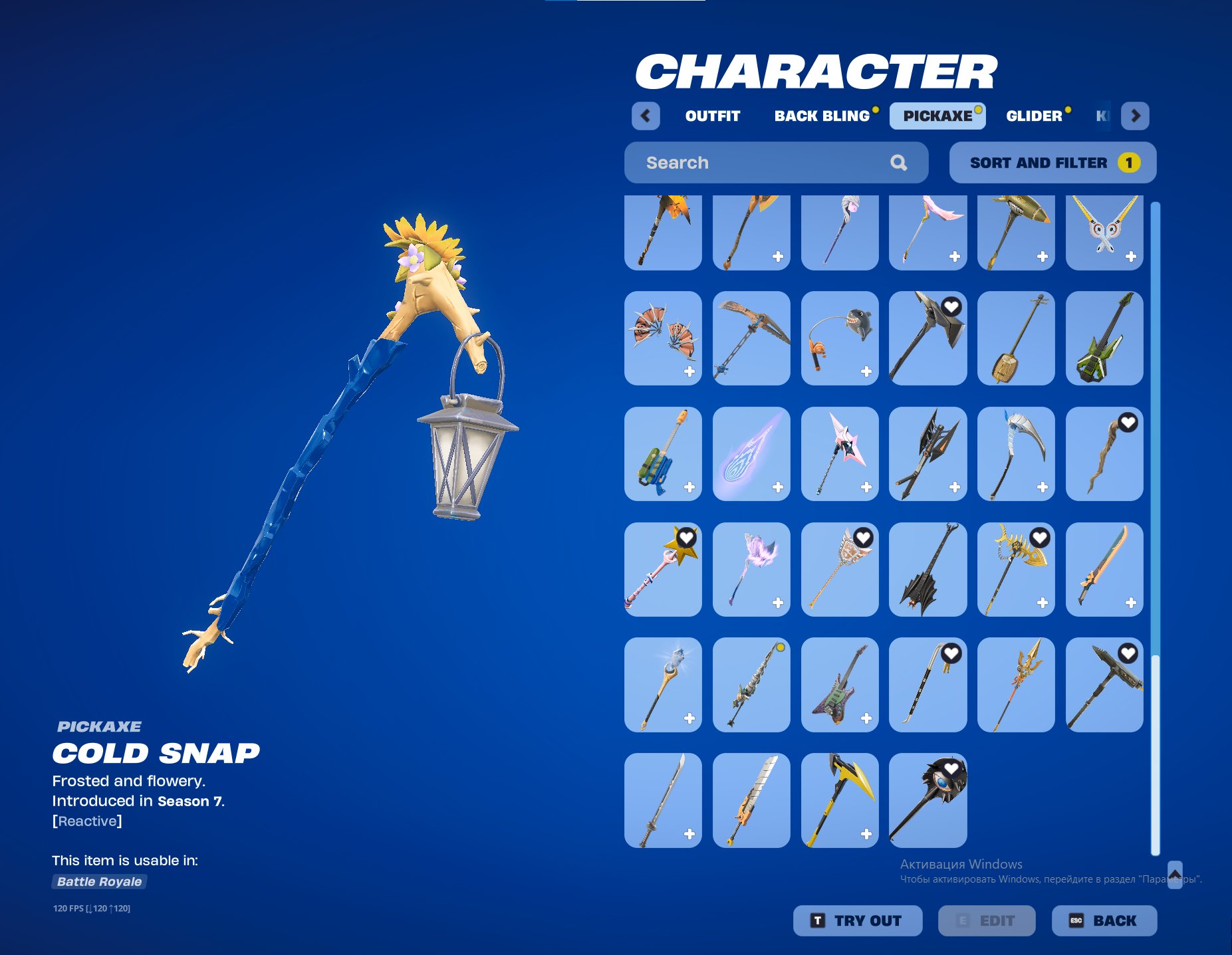The width and height of the screenshot is (1232, 955).
Task: Select the yellow pickaxe in the bottom row
Action: click(x=839, y=801)
